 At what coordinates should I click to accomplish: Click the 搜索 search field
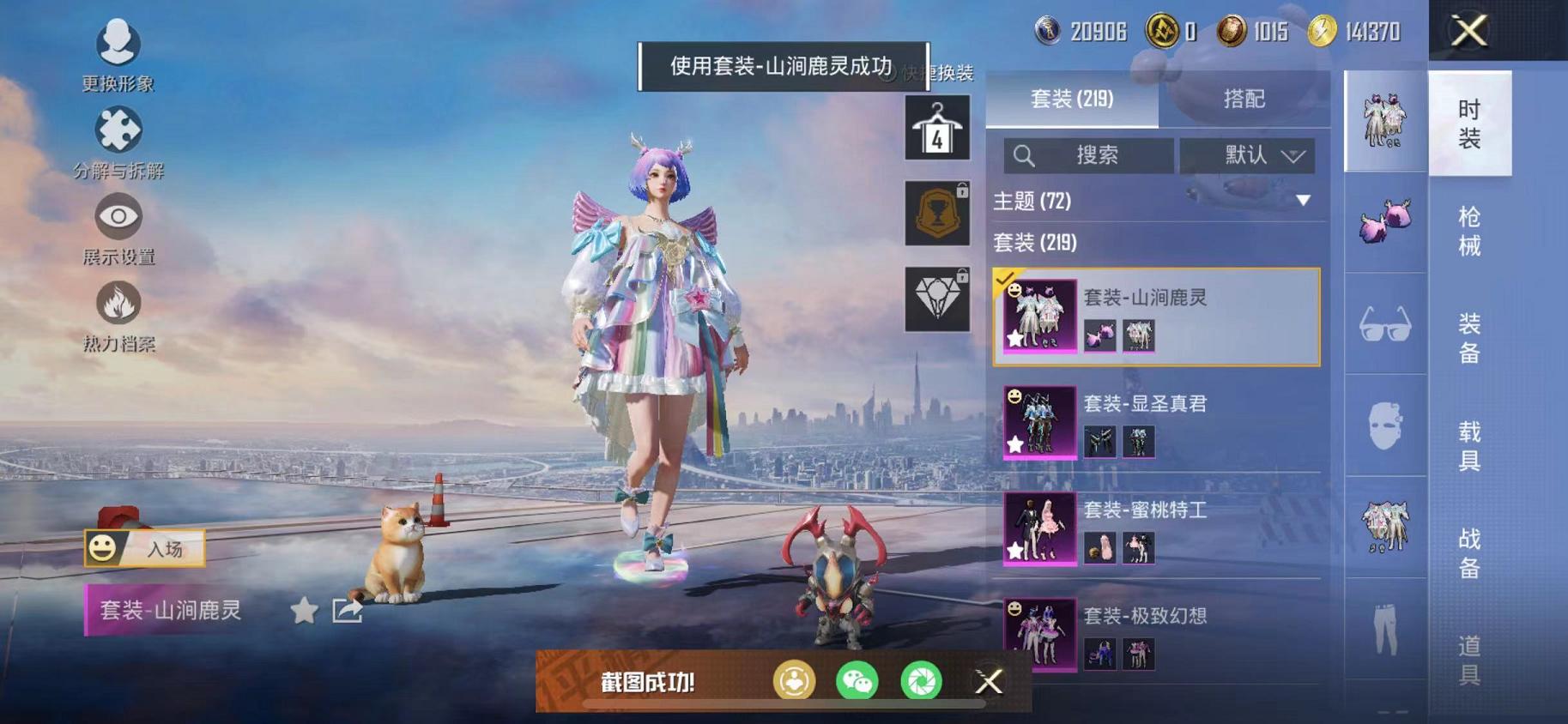[x=1090, y=155]
